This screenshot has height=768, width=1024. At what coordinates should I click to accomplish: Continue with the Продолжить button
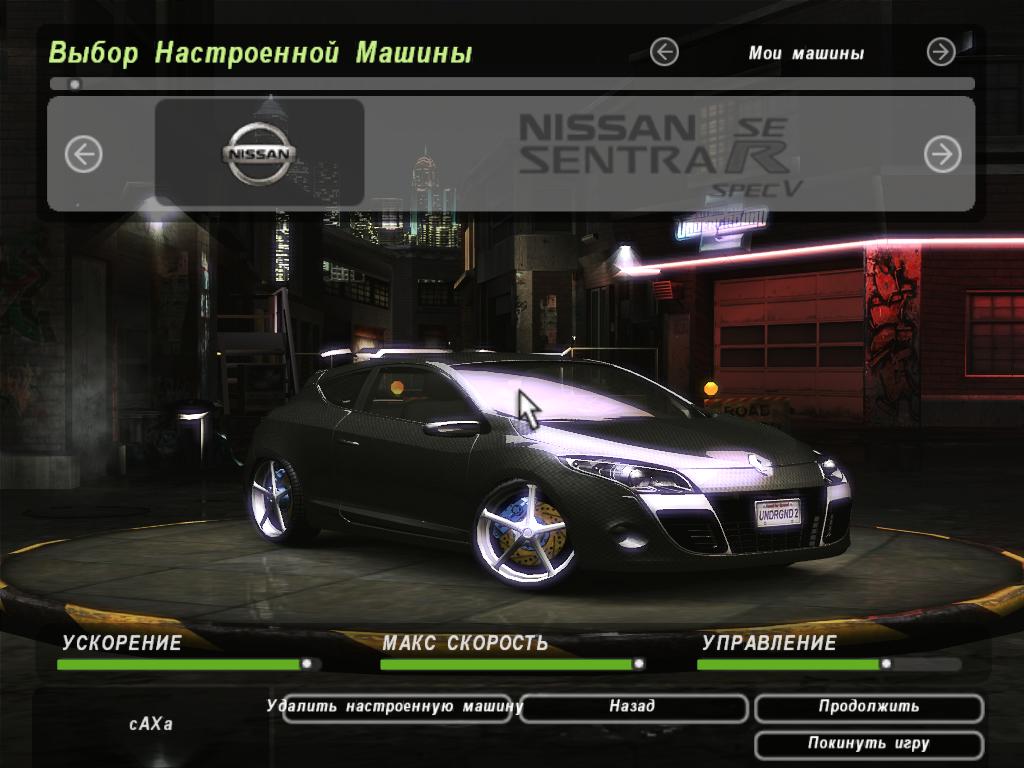868,708
